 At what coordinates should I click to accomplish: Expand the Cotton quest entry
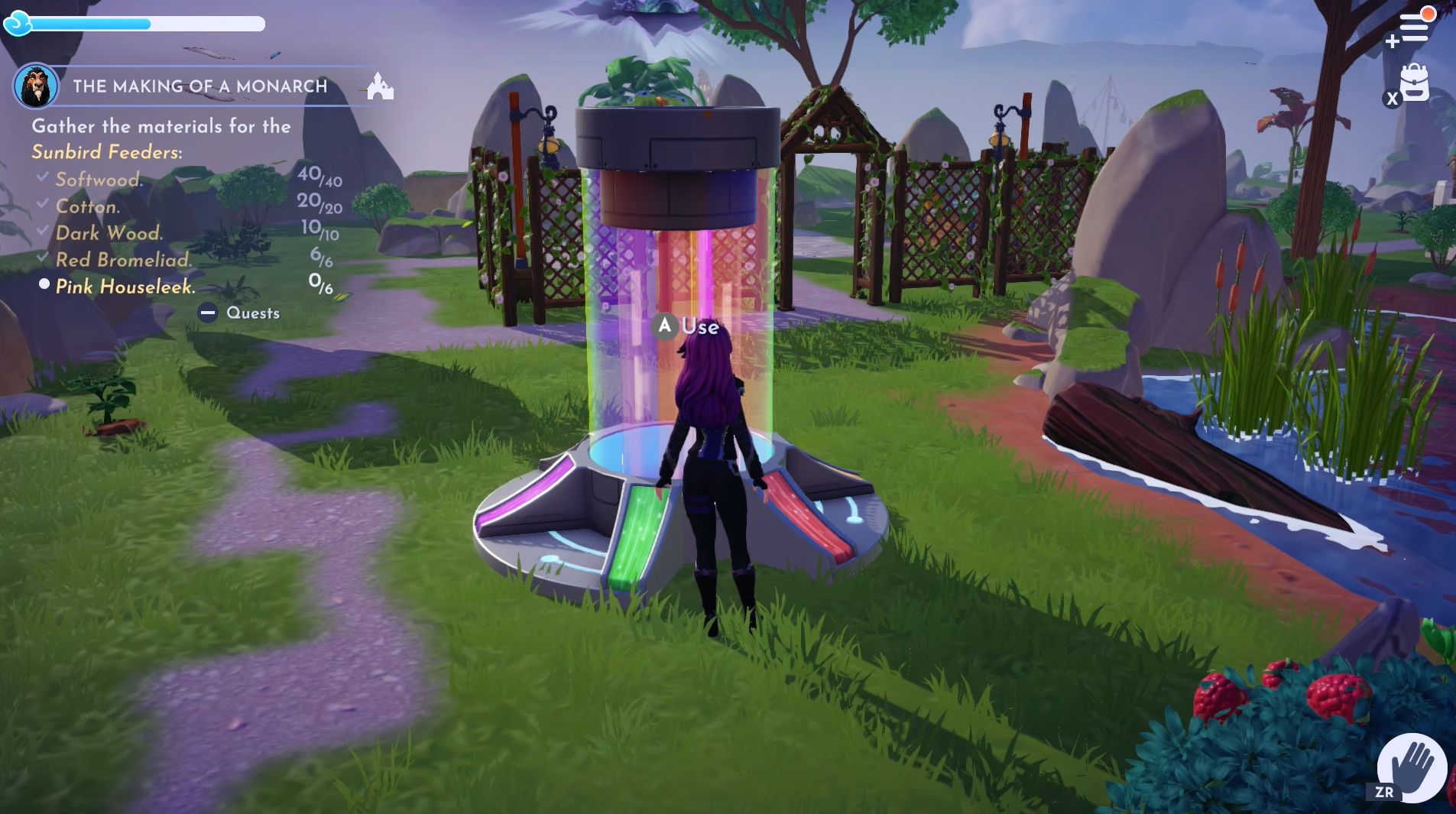pyautogui.click(x=88, y=206)
